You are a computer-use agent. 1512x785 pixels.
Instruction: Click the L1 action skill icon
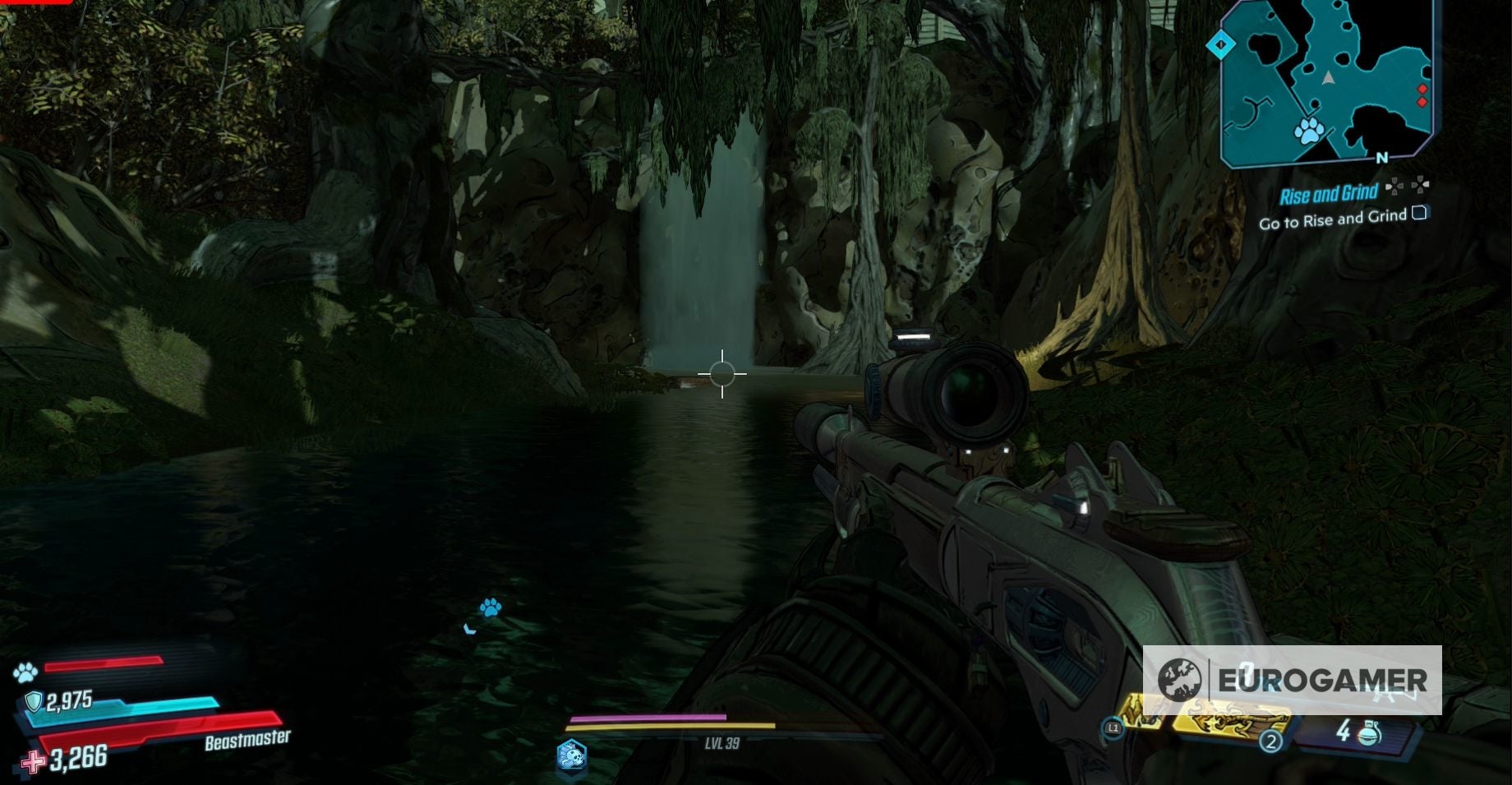pyautogui.click(x=1114, y=727)
